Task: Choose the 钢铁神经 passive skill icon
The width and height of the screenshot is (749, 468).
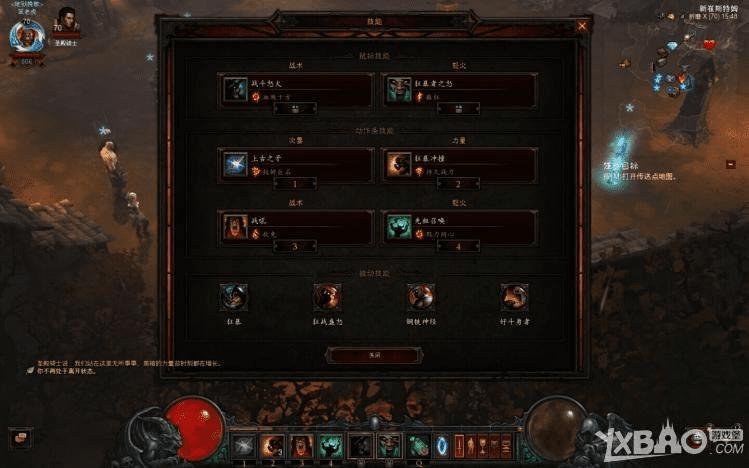Action: 420,296
